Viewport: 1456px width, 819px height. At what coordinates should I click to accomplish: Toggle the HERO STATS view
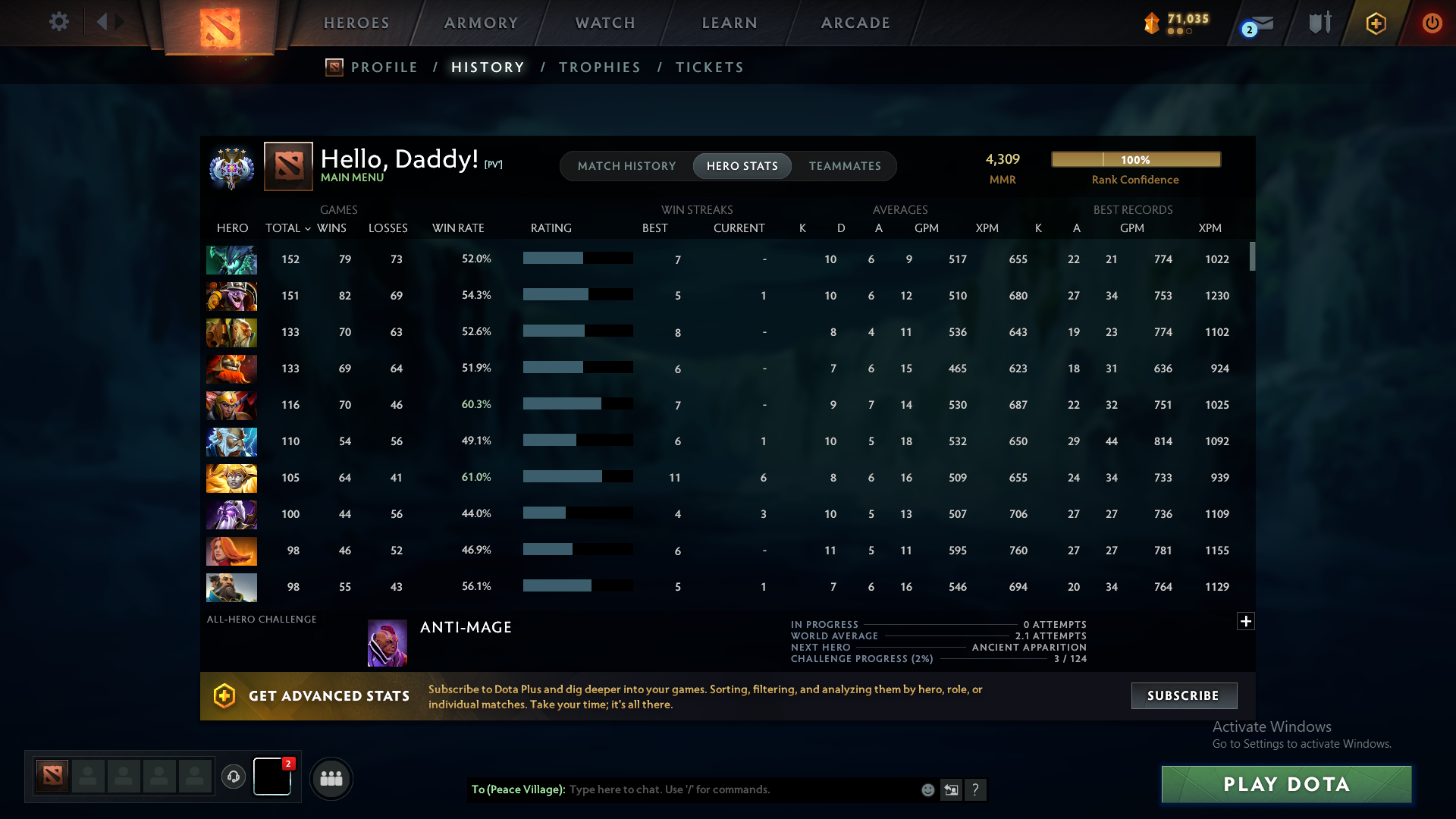(x=742, y=165)
